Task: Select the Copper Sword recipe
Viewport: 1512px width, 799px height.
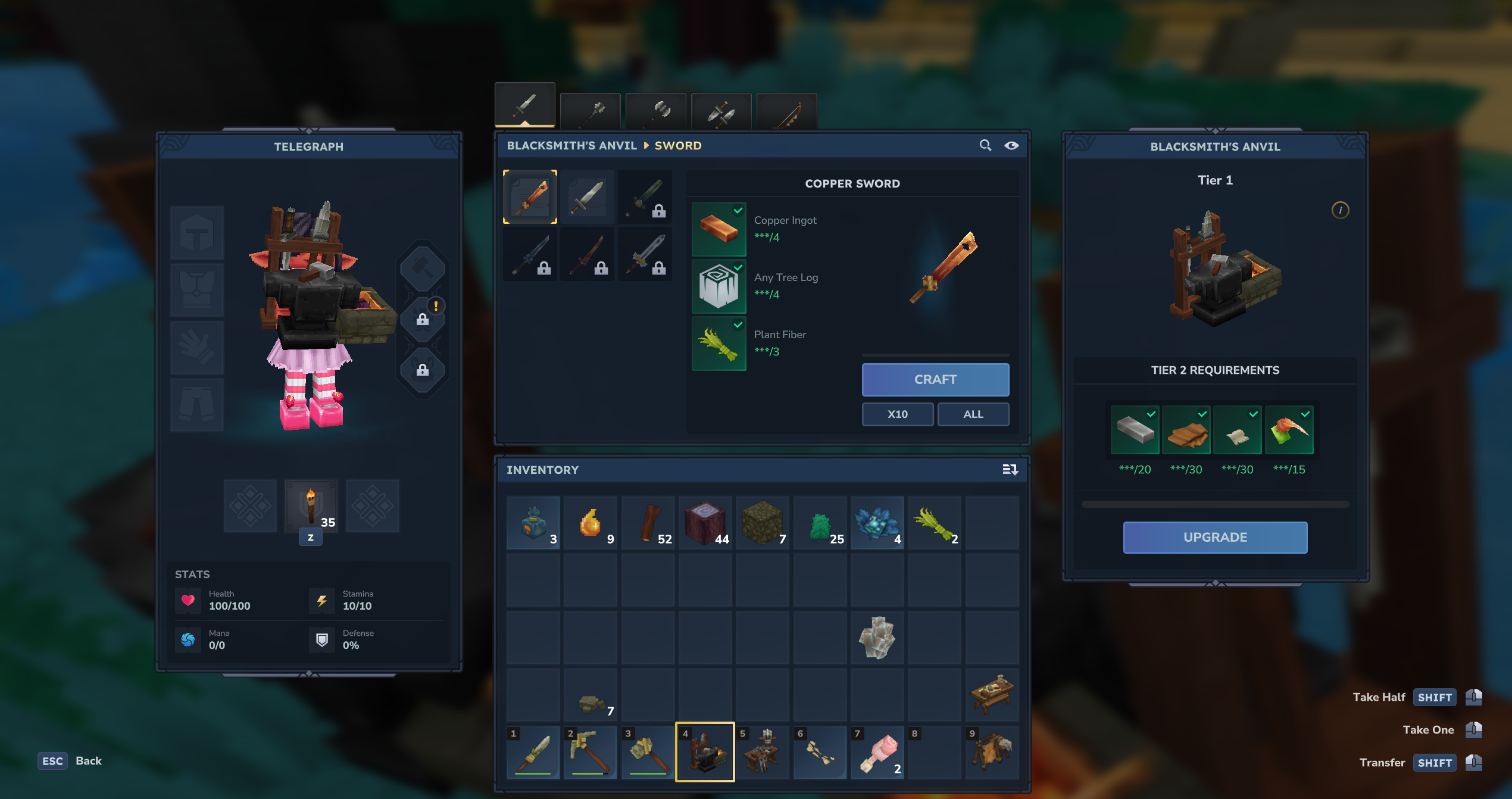Action: (530, 197)
